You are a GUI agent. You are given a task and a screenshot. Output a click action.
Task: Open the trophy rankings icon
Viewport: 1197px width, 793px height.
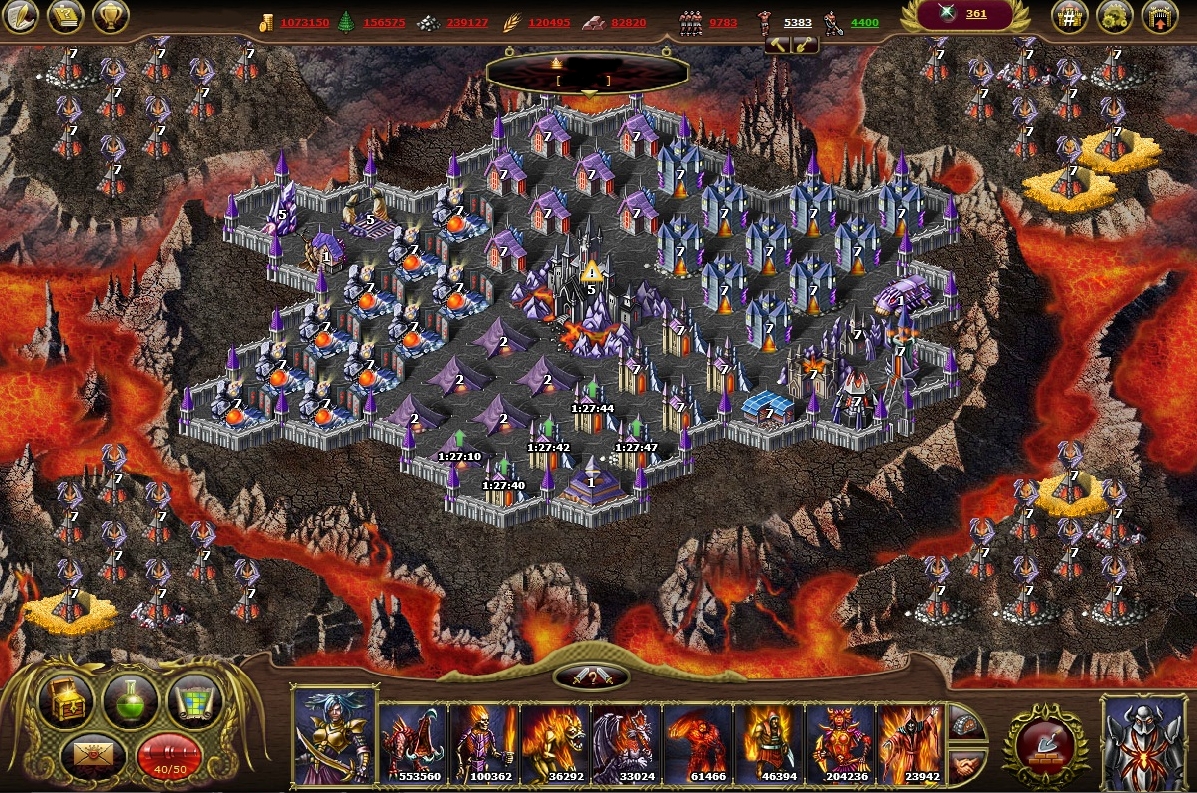pyautogui.click(x=110, y=15)
